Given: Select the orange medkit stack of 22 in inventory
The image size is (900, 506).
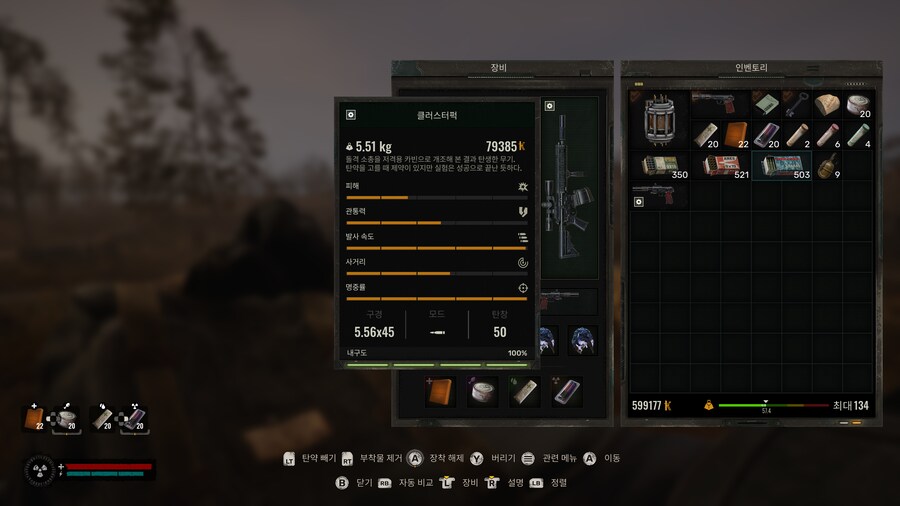Looking at the screenshot, I should coord(736,135).
